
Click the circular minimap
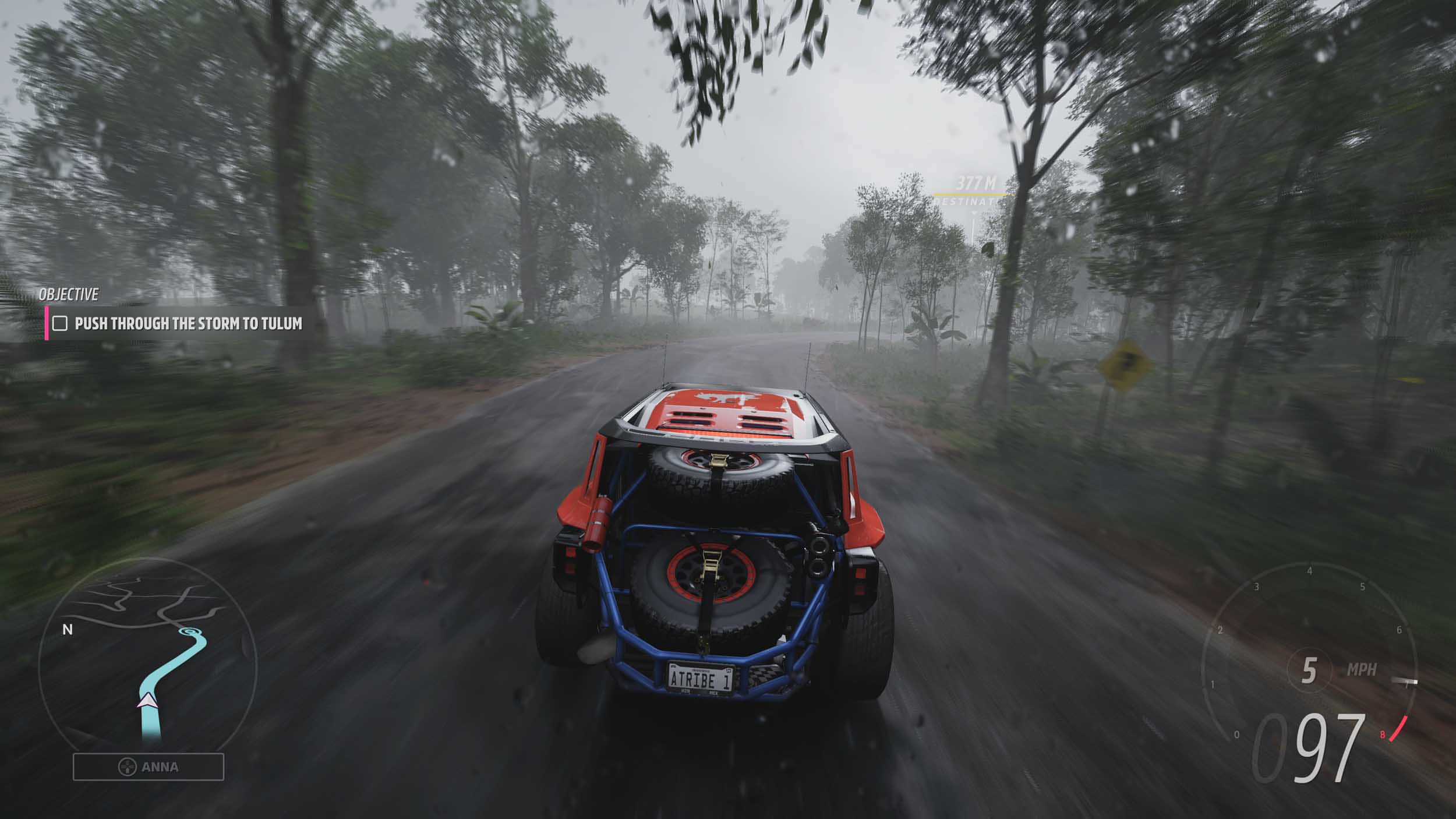click(x=148, y=654)
